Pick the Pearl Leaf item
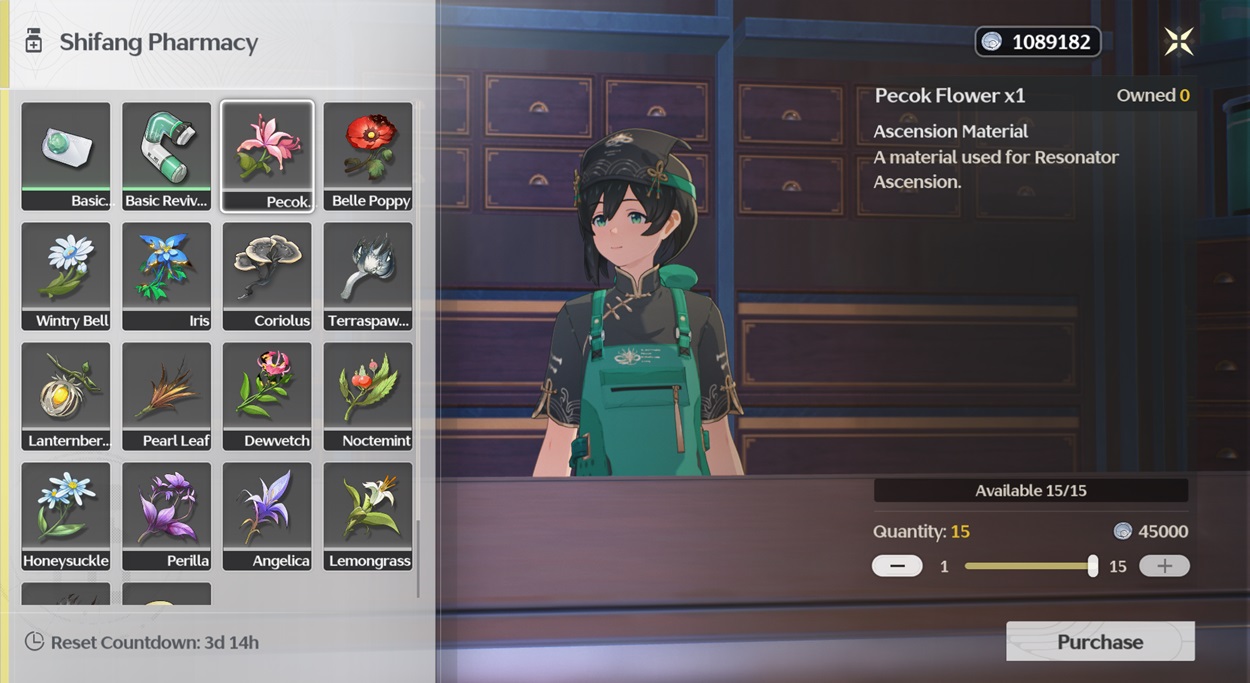 click(167, 395)
